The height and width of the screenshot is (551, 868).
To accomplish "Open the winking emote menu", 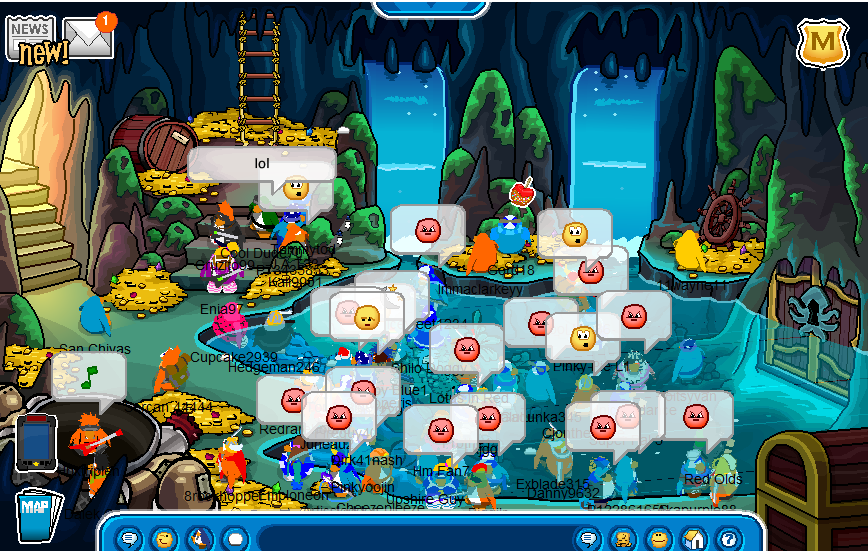I will click(163, 539).
